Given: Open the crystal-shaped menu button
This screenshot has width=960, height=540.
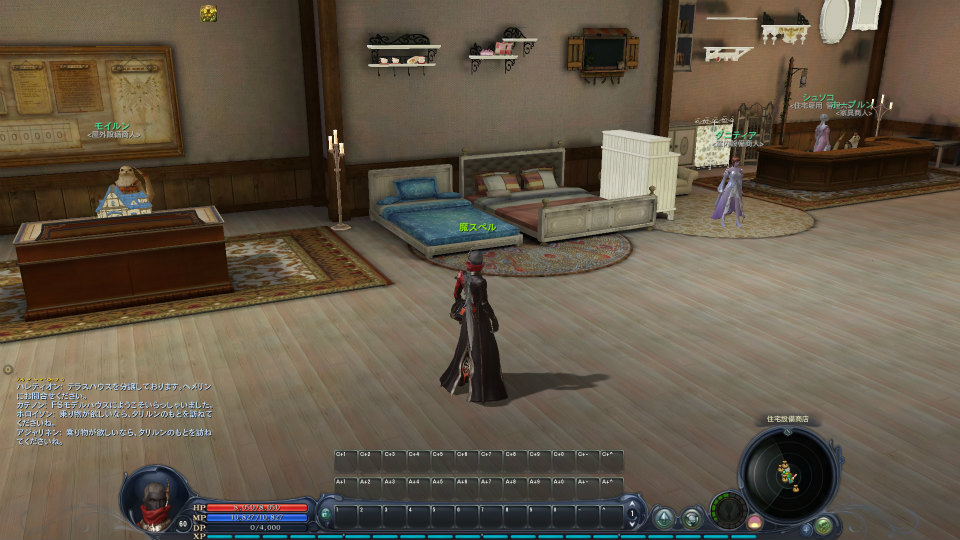Looking at the screenshot, I should pos(663,518).
